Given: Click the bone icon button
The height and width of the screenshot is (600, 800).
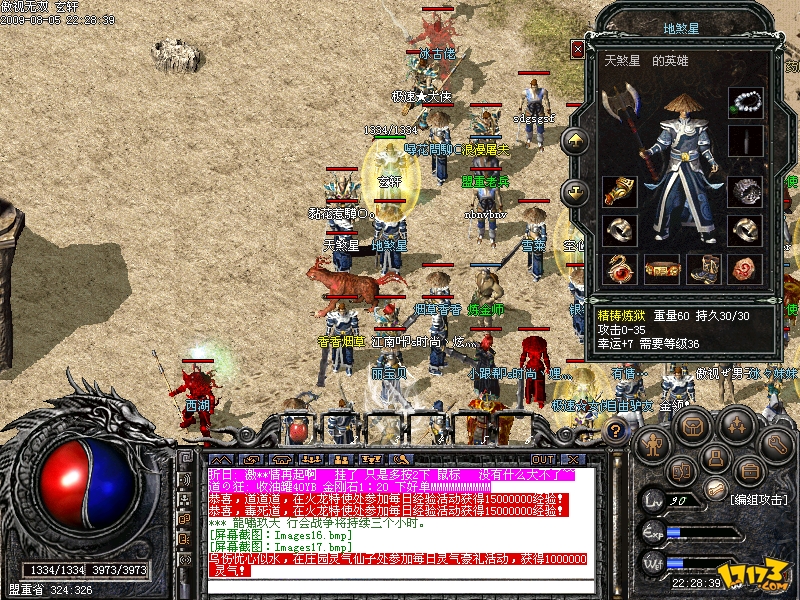Looking at the screenshot, I should (715, 487).
